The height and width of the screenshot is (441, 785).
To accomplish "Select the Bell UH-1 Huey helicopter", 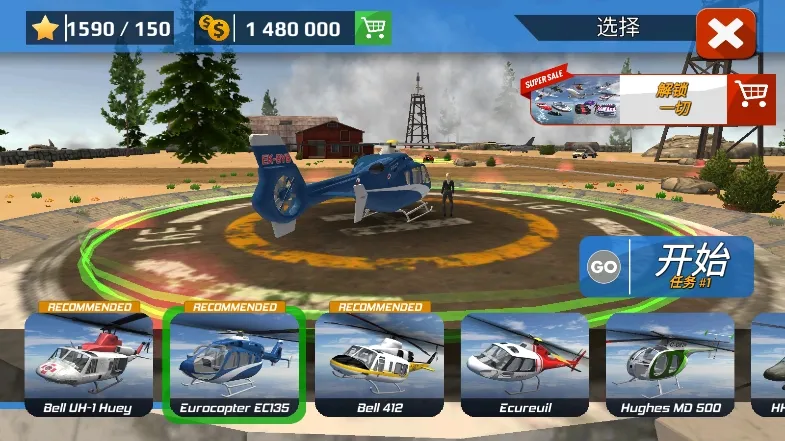I will pyautogui.click(x=88, y=364).
